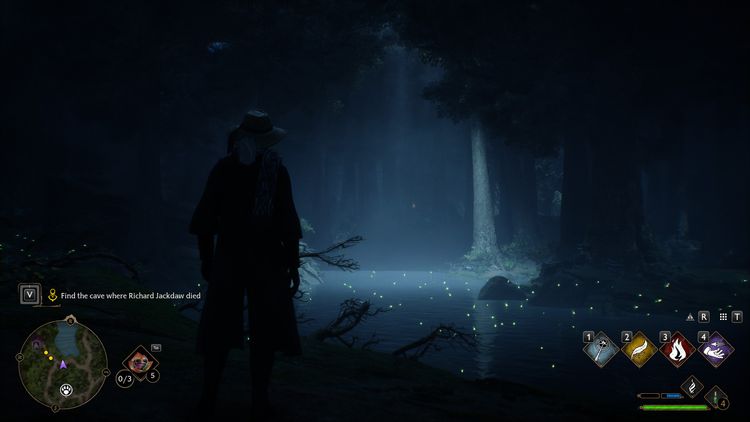The image size is (750, 422).
Task: Click the Revelio triangle icon
Action: (690, 316)
